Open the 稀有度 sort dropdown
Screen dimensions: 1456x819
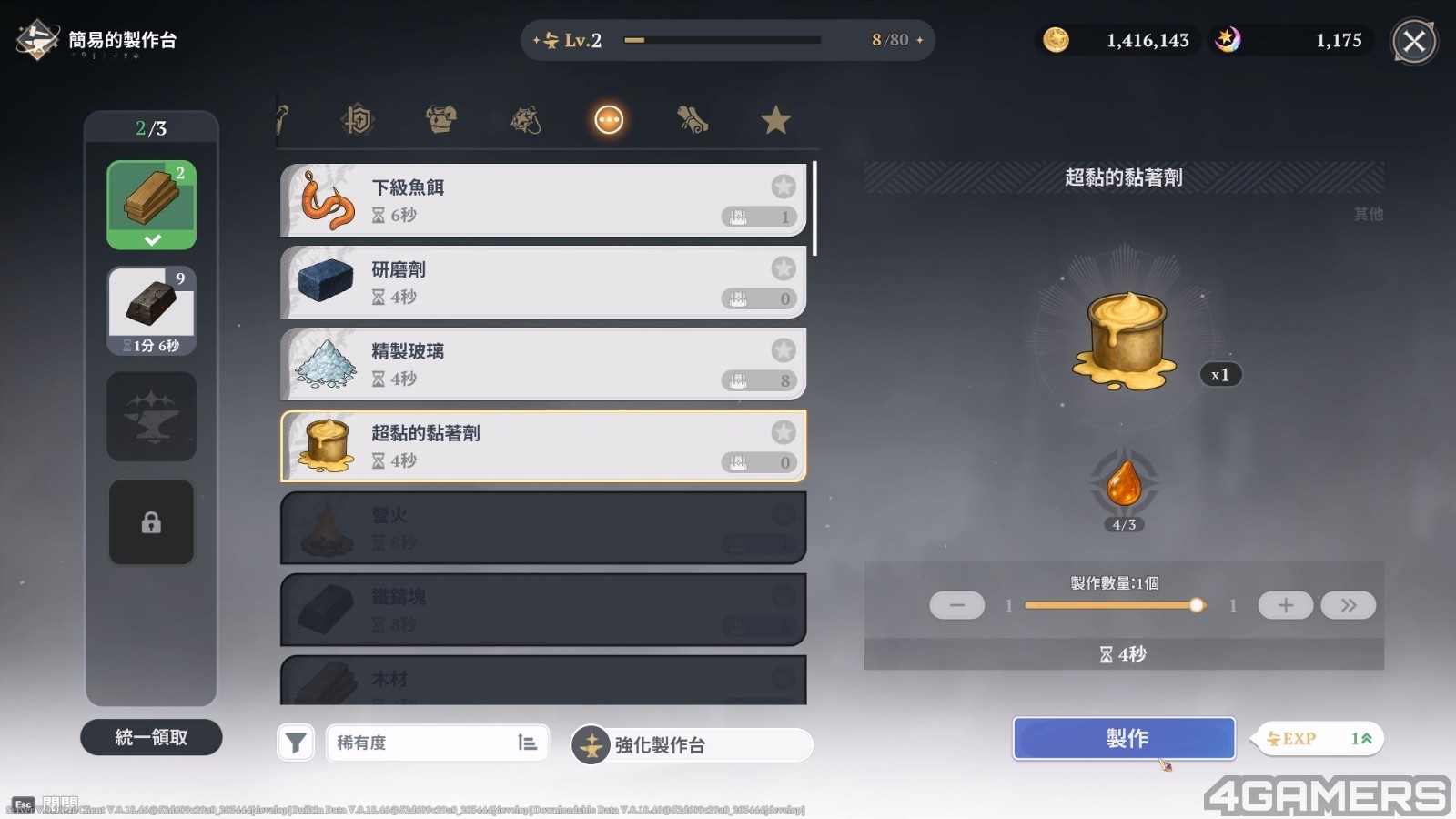[437, 743]
